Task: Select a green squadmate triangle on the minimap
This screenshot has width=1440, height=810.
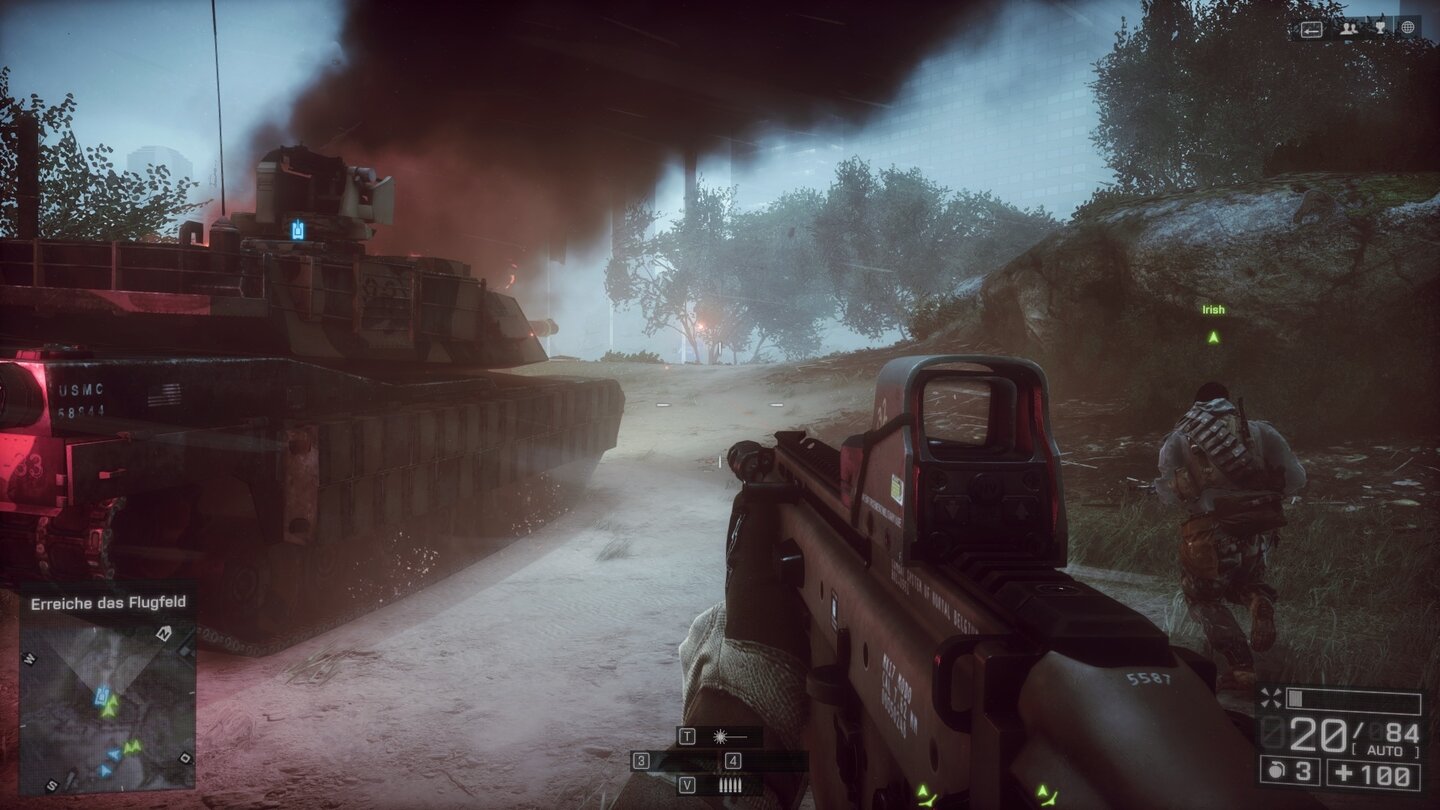Action: coord(113,705)
